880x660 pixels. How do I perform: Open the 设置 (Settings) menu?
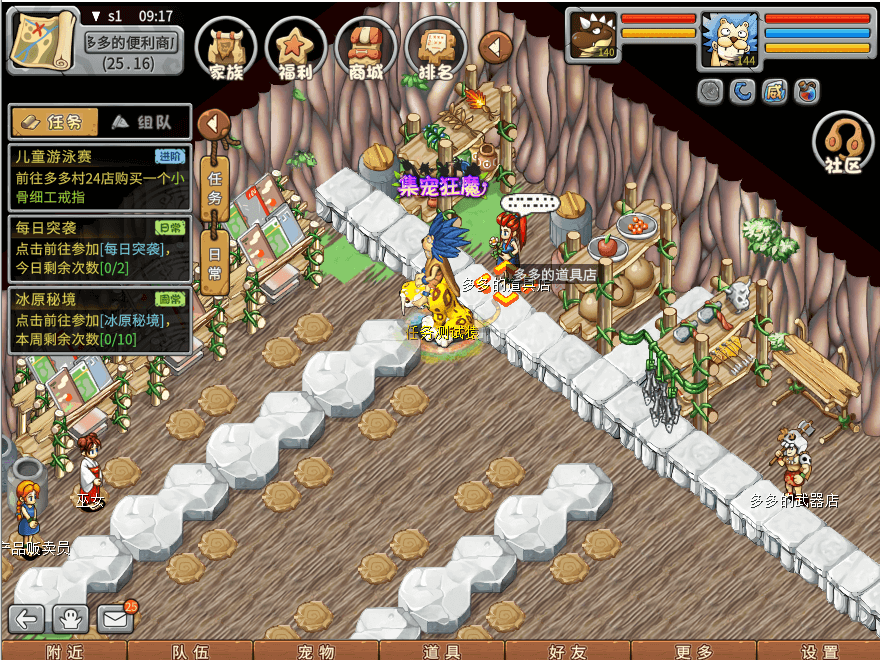(x=820, y=651)
